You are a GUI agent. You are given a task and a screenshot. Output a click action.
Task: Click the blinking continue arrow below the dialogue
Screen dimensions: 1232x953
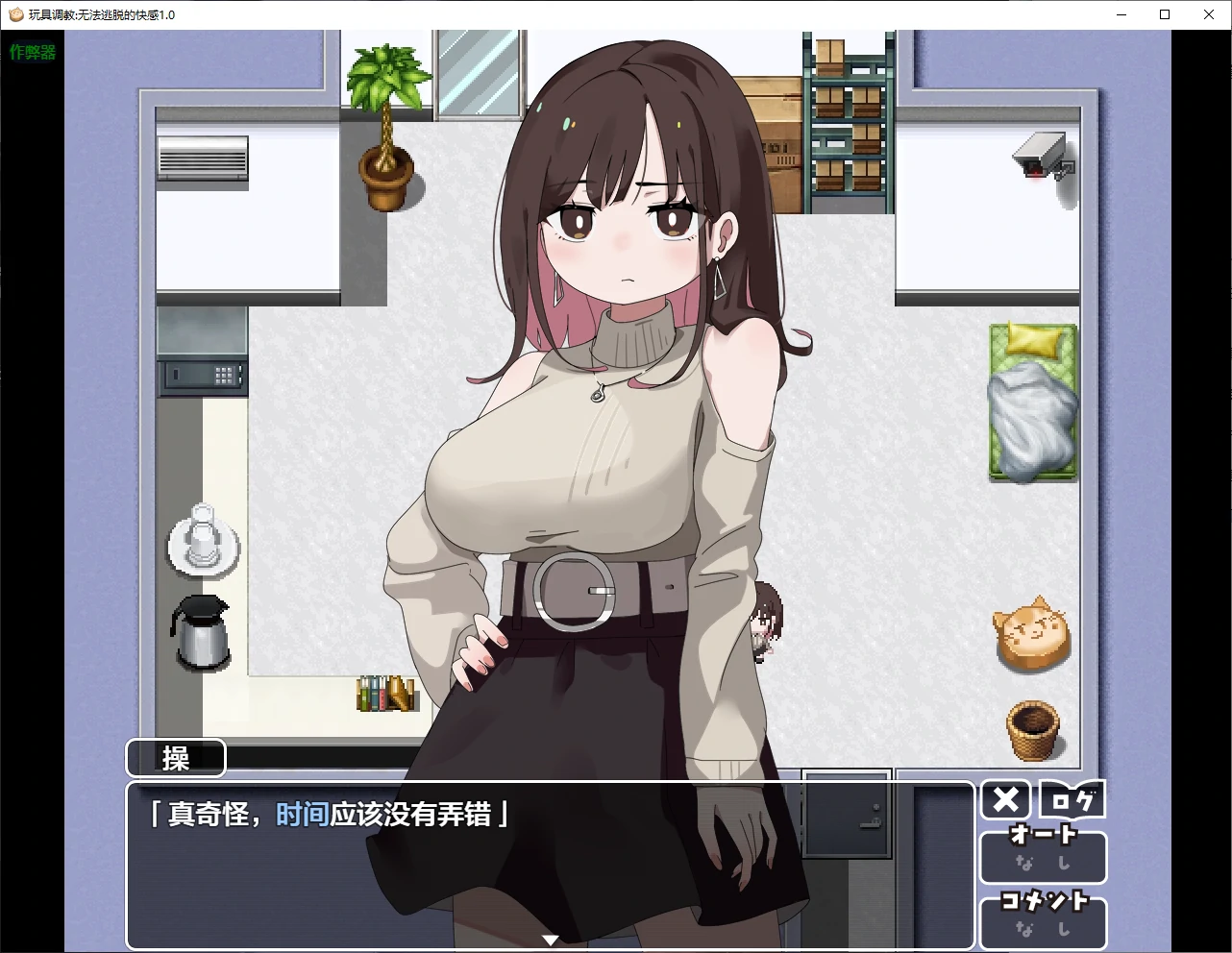551,940
